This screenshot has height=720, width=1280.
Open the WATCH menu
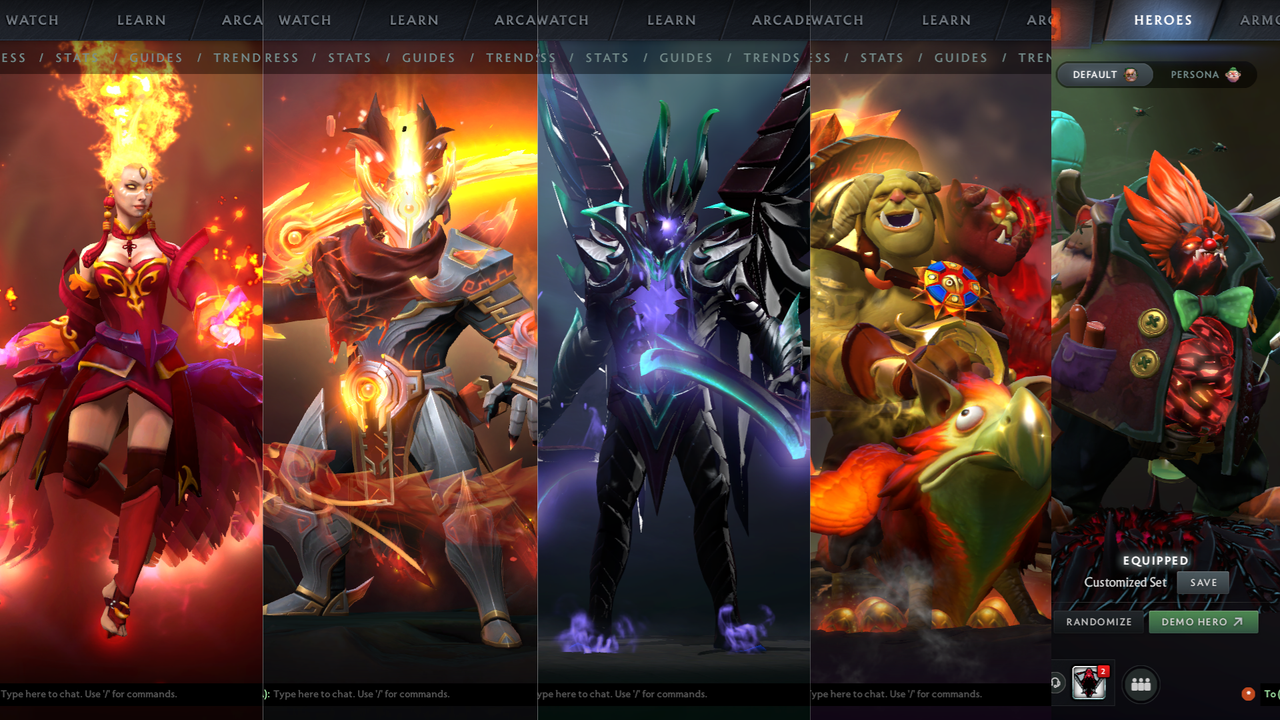[33, 20]
